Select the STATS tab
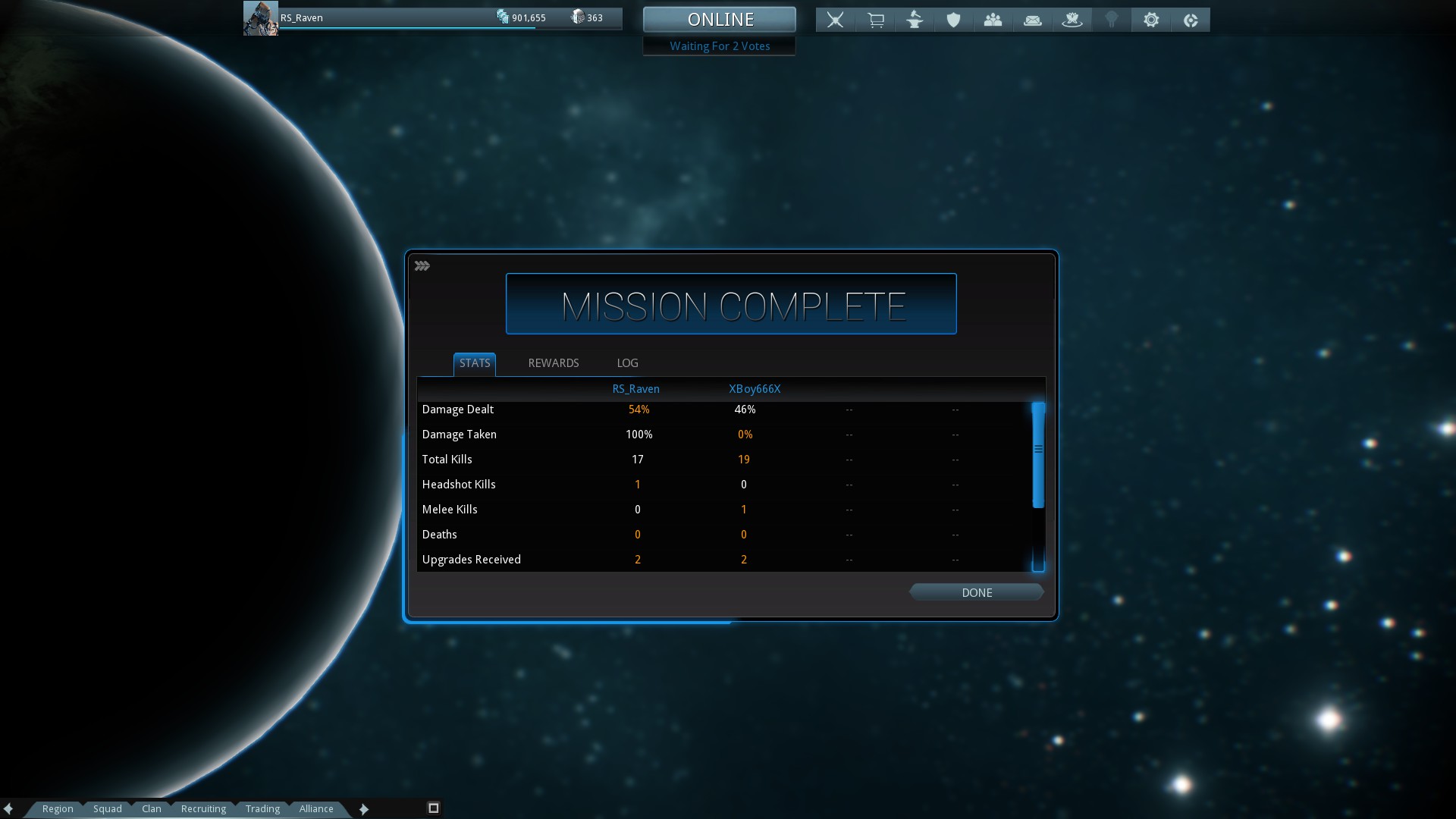 tap(475, 363)
